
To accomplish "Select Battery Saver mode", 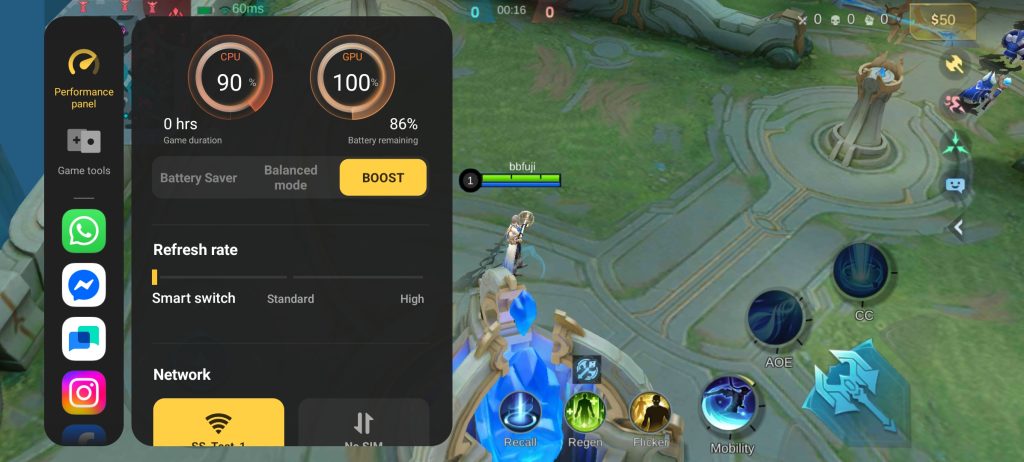I will (x=199, y=178).
